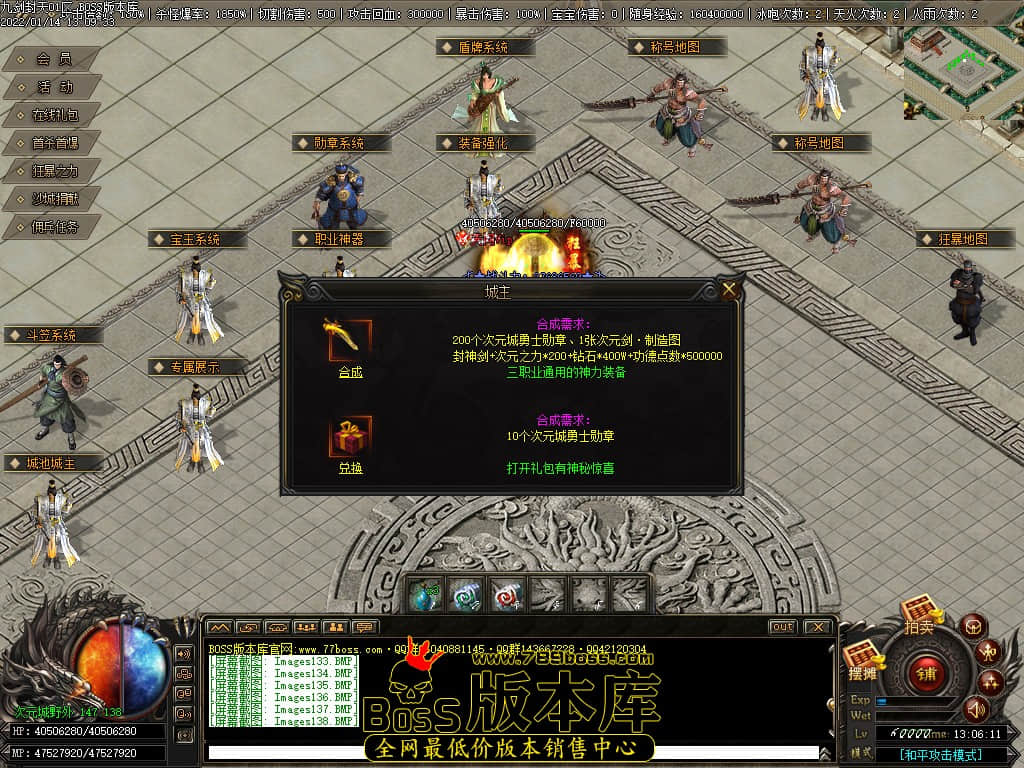Viewport: 1024px width, 768px height.
Task: Close the 城主 dialog window
Action: [729, 290]
